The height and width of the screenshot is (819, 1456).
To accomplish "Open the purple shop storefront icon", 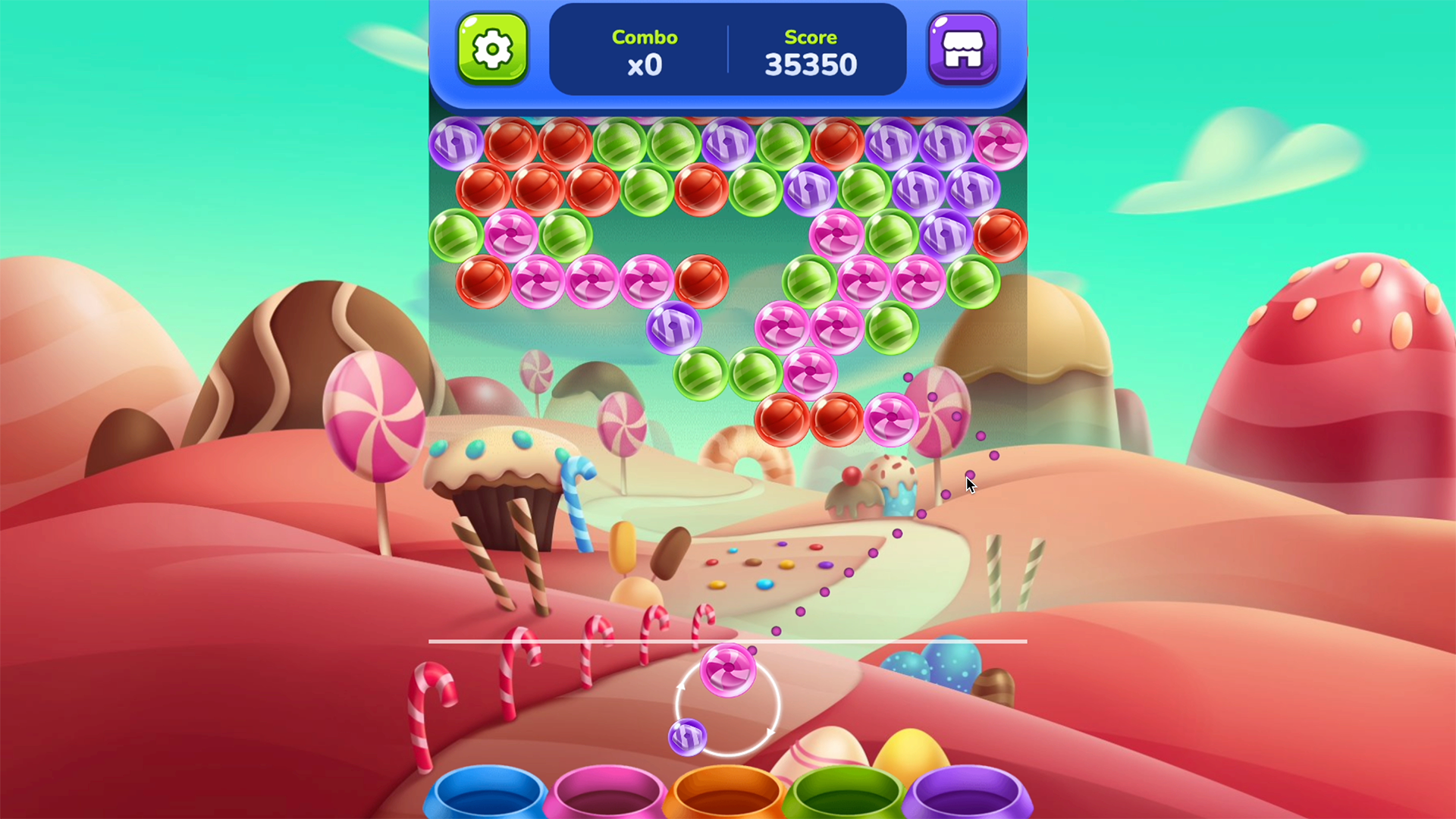I will pyautogui.click(x=963, y=49).
